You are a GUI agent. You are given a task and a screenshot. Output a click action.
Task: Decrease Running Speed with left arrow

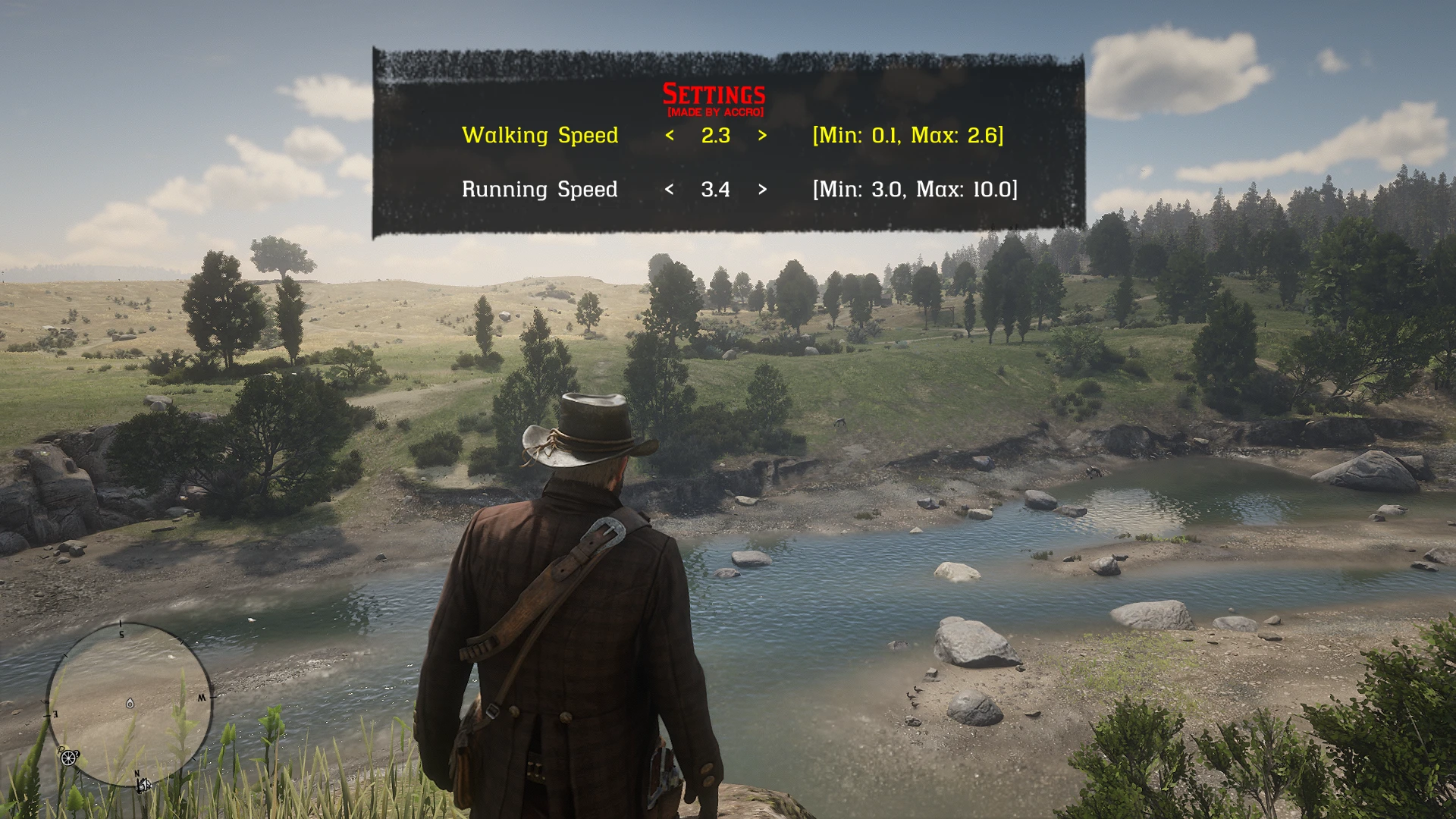coord(669,190)
